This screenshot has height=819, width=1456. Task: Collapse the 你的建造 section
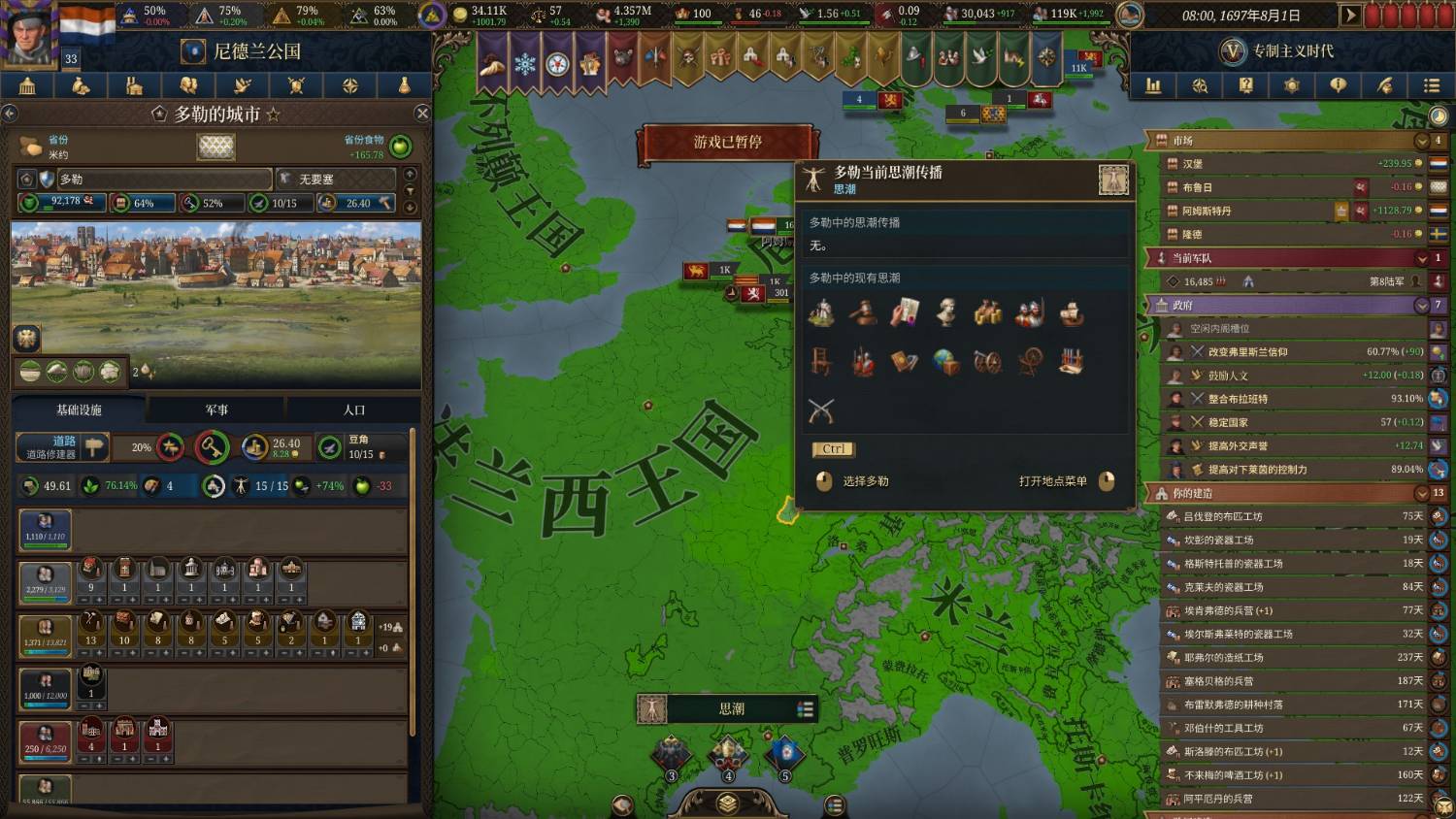pyautogui.click(x=1422, y=493)
